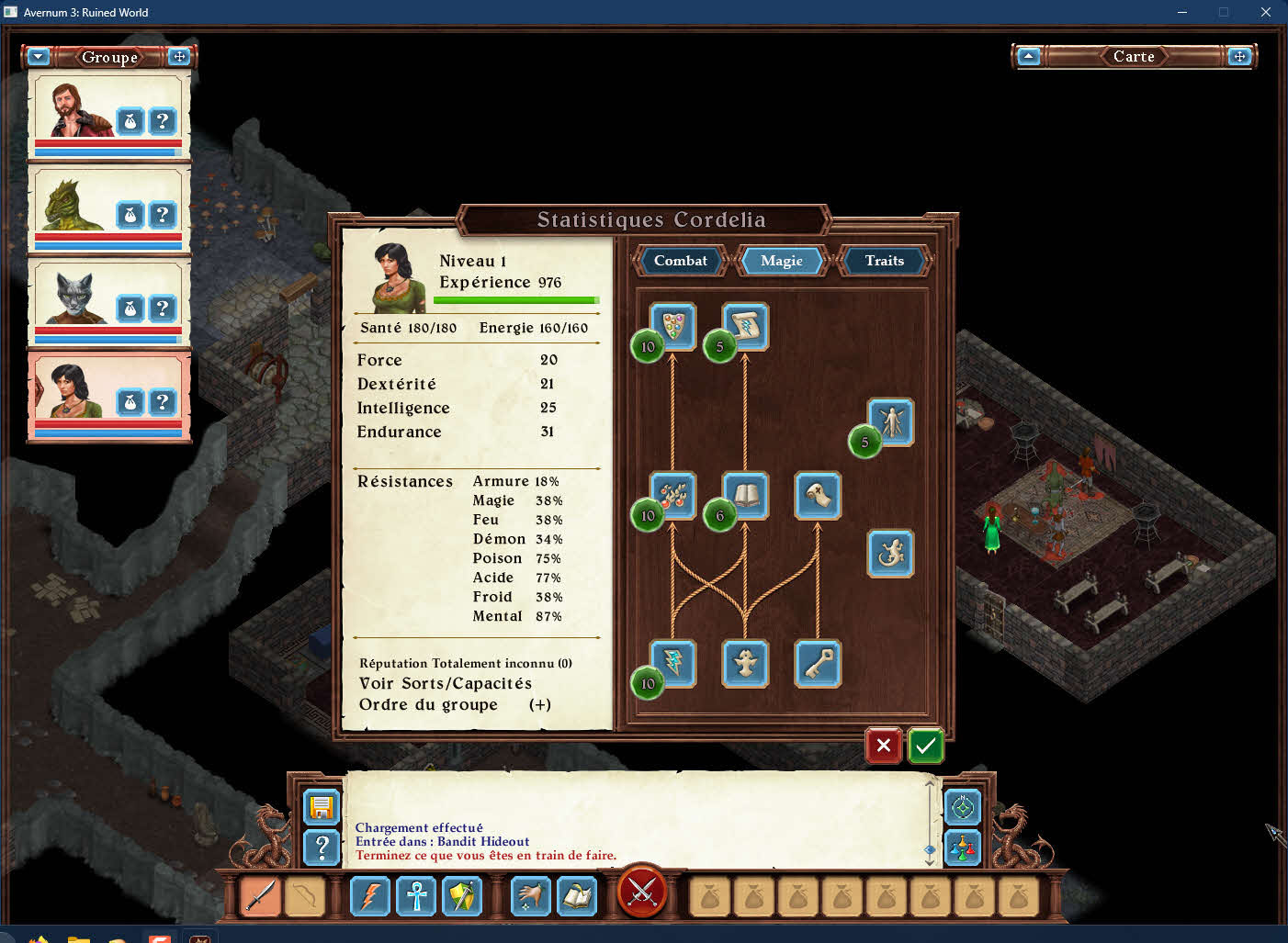Choose the key skill icon

tap(817, 663)
